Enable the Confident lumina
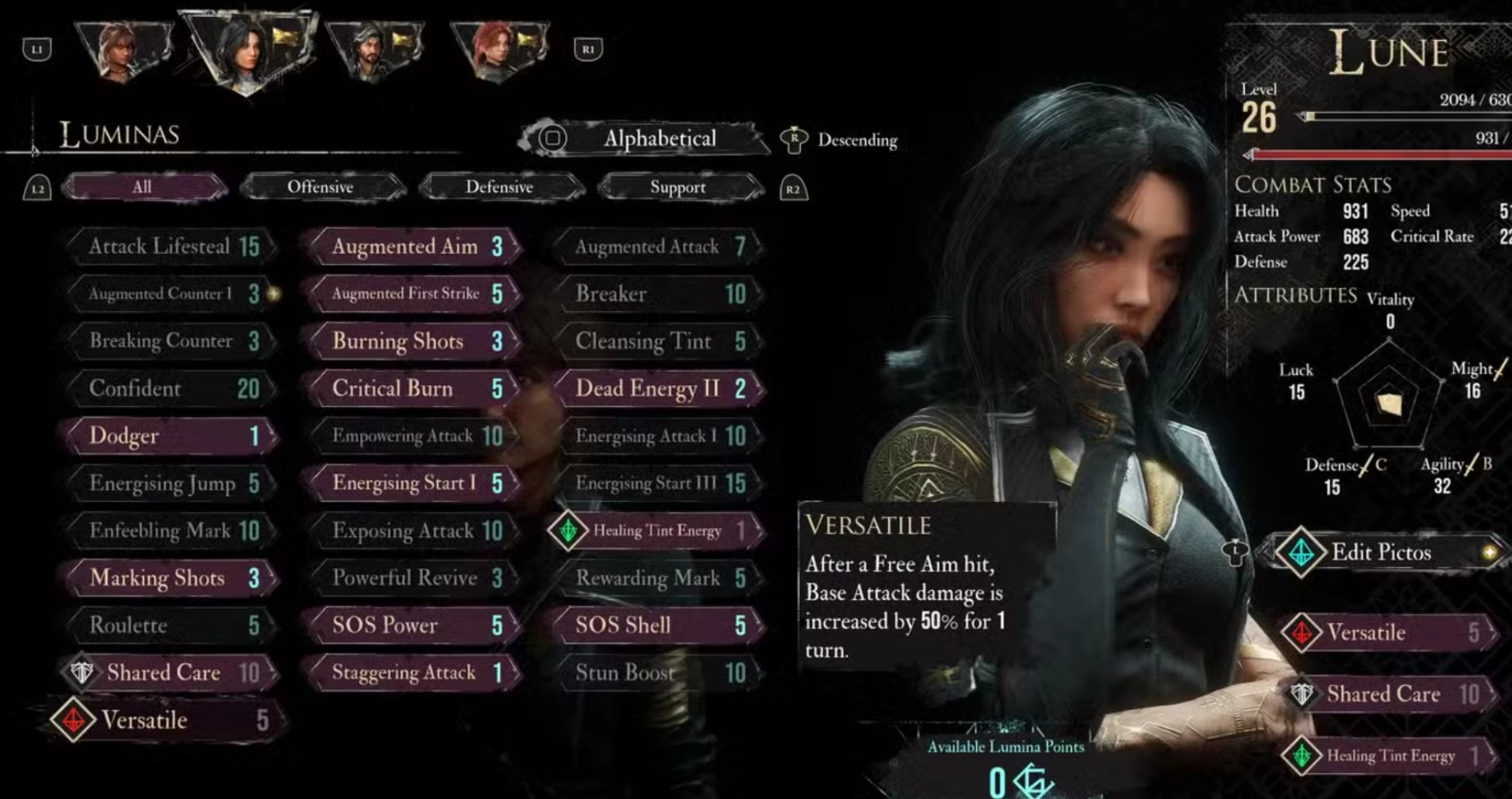Viewport: 1512px width, 799px height. (x=171, y=388)
